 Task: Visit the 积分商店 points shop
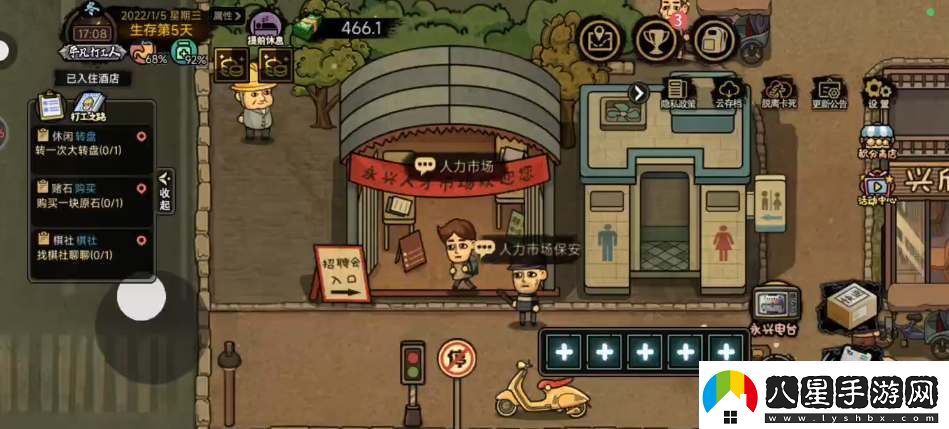876,144
